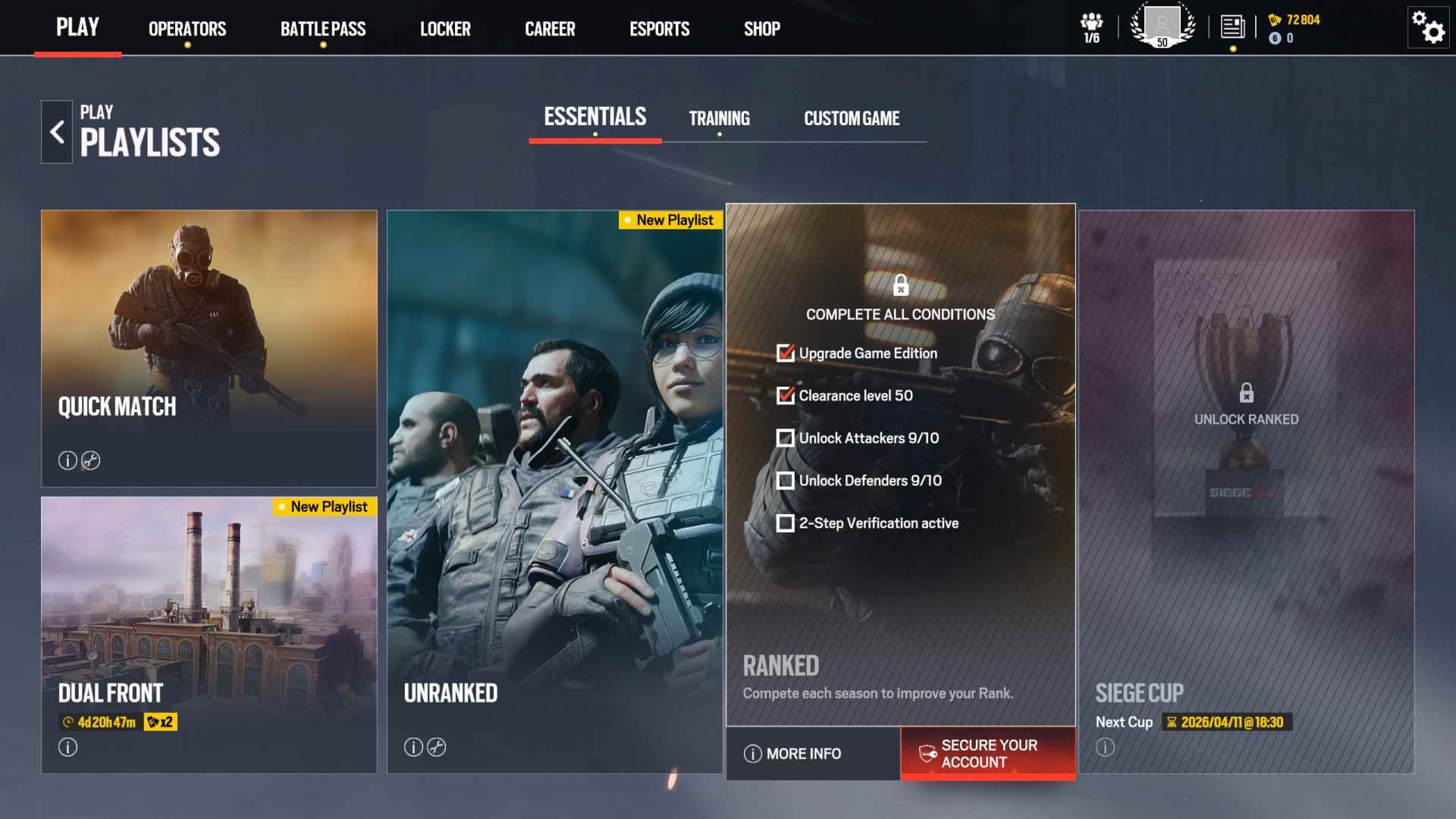Toggle the Unlock Attackers 9/10 checkbox
The image size is (1456, 819).
785,438
